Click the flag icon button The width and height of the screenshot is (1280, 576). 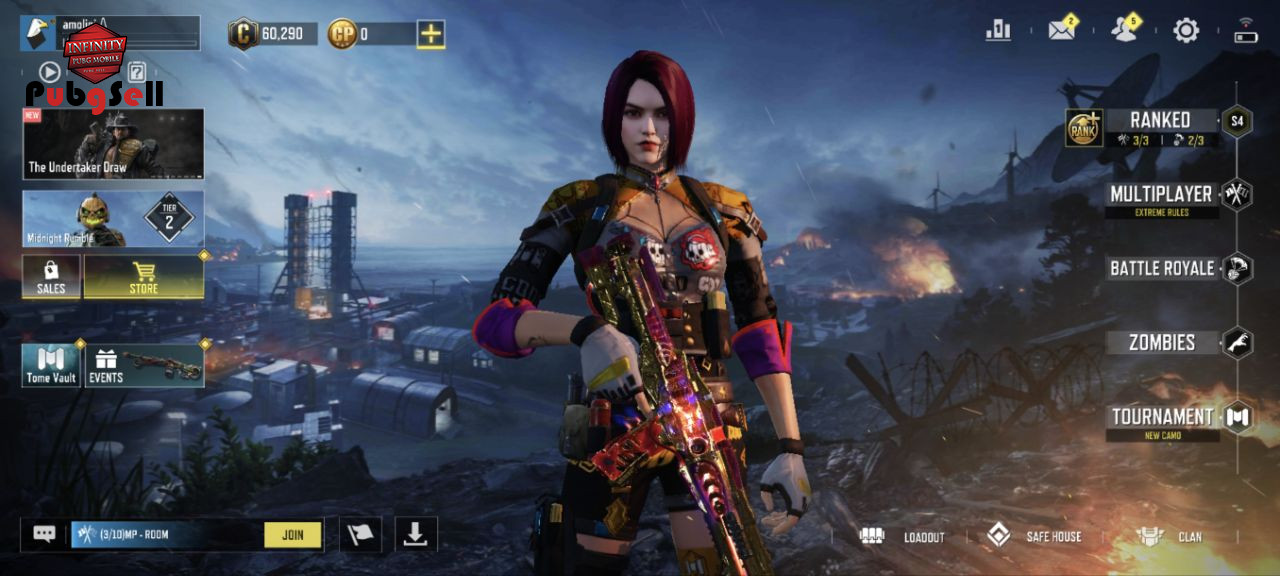coord(360,535)
